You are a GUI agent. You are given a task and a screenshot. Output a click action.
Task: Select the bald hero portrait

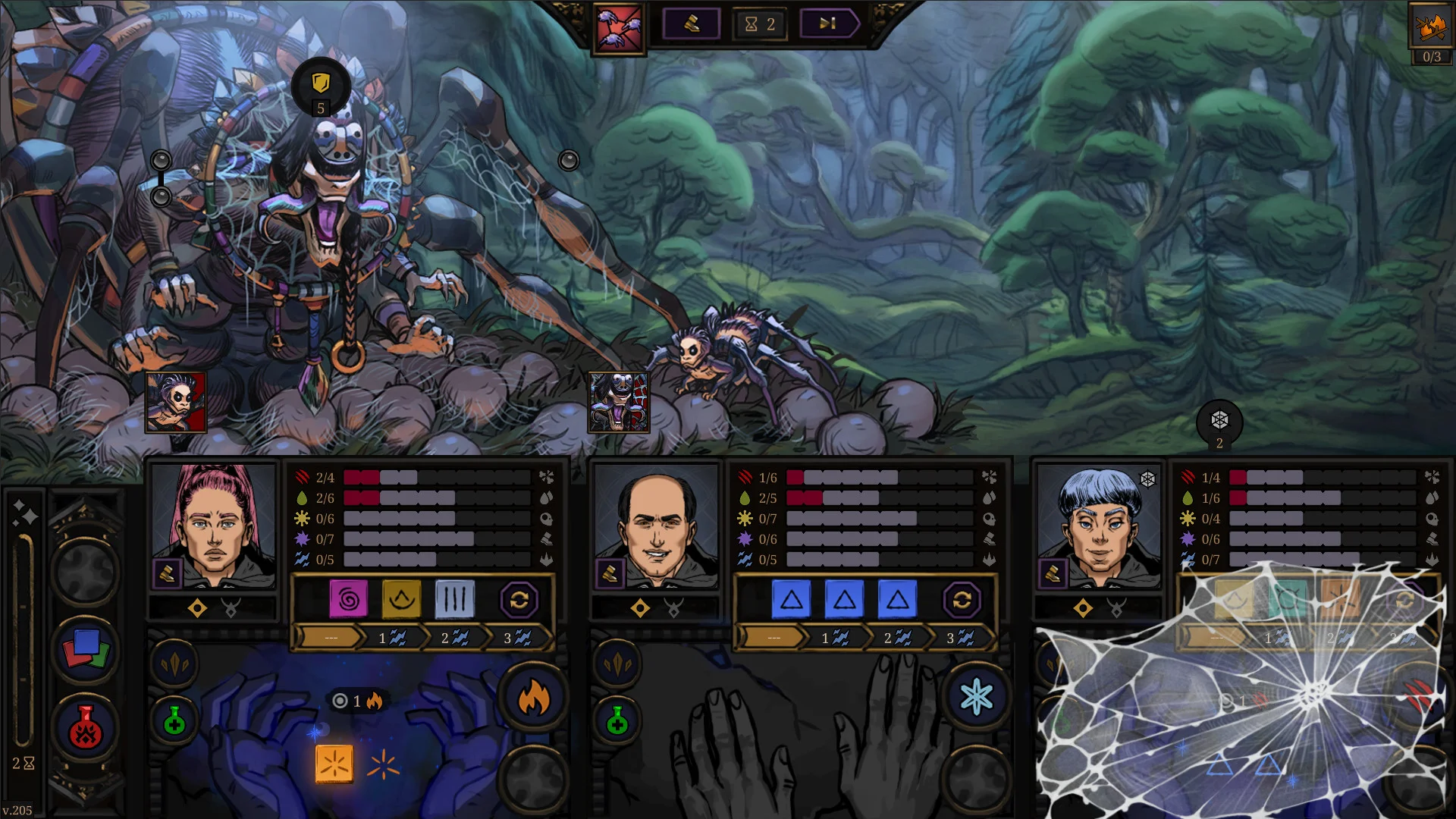click(656, 526)
